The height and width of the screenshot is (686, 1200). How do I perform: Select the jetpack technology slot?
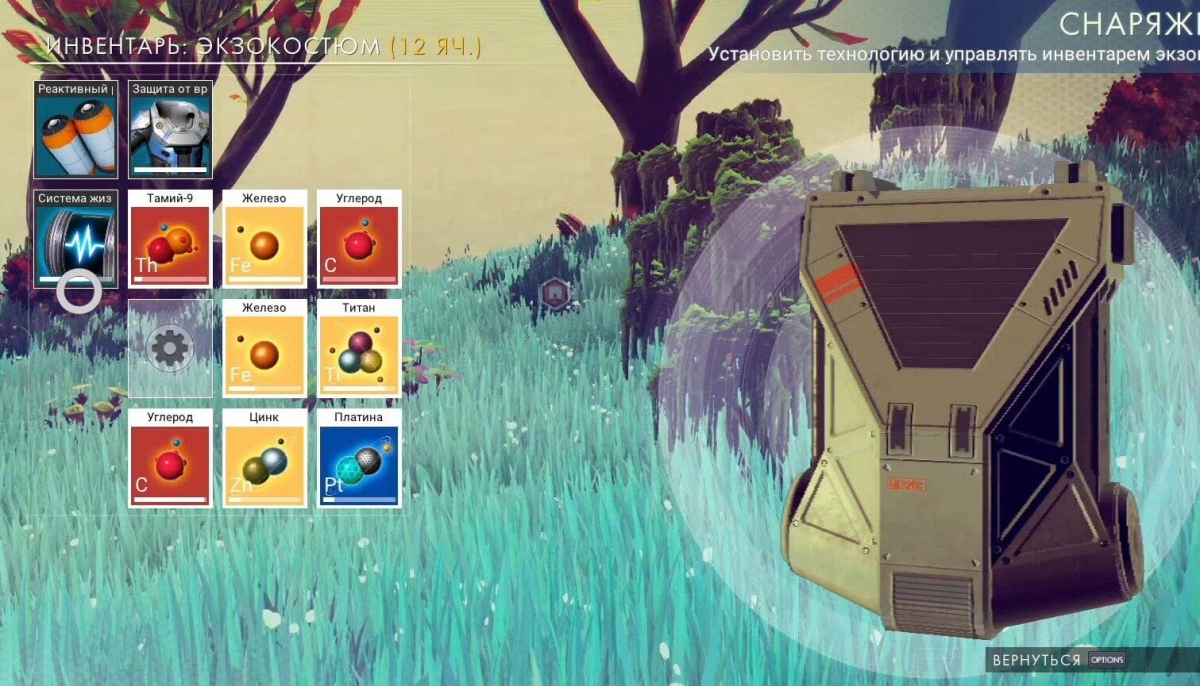(76, 131)
